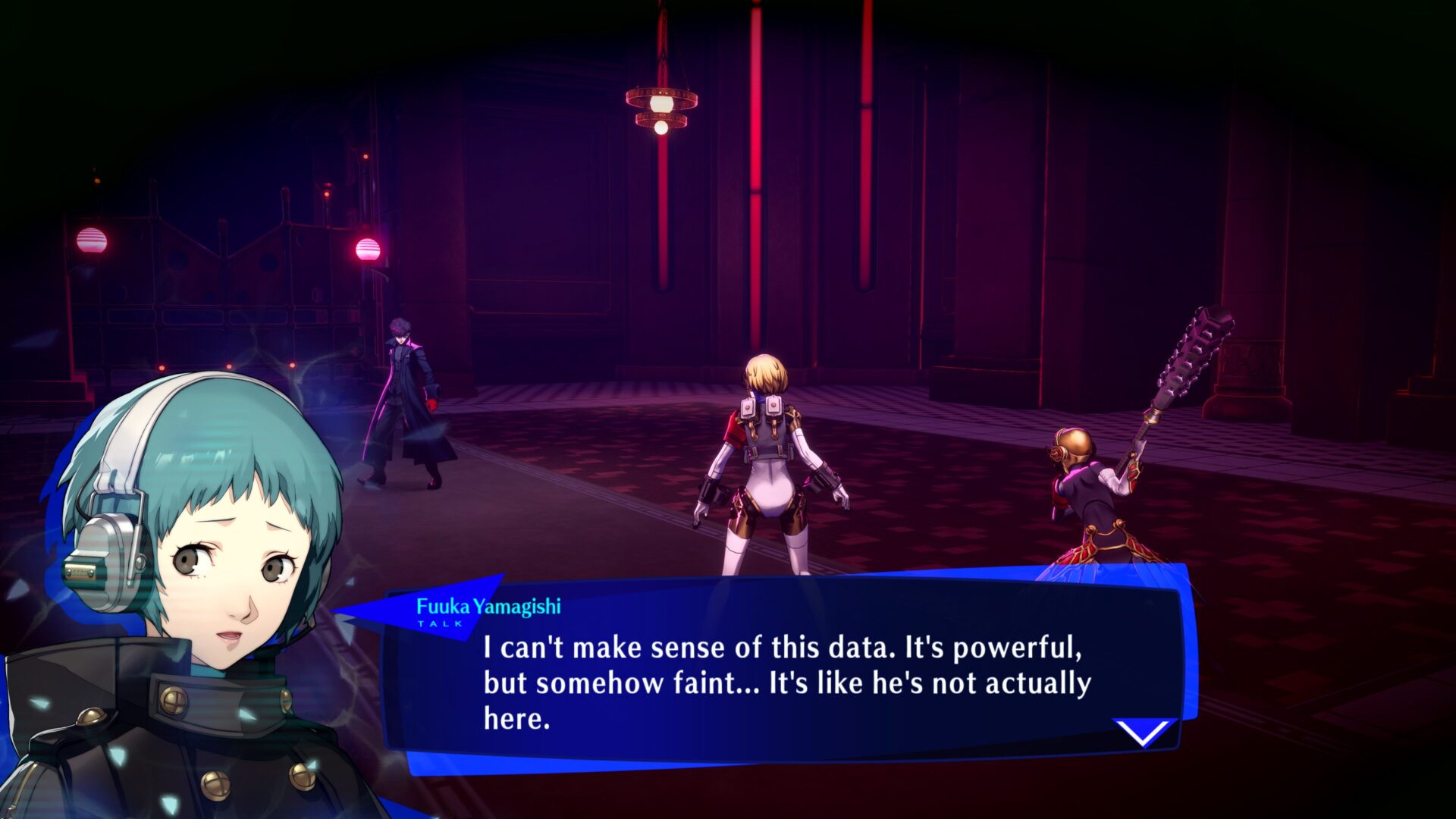The image size is (1456, 819).
Task: Click the hanging ceiling lamp
Action: pos(661,106)
